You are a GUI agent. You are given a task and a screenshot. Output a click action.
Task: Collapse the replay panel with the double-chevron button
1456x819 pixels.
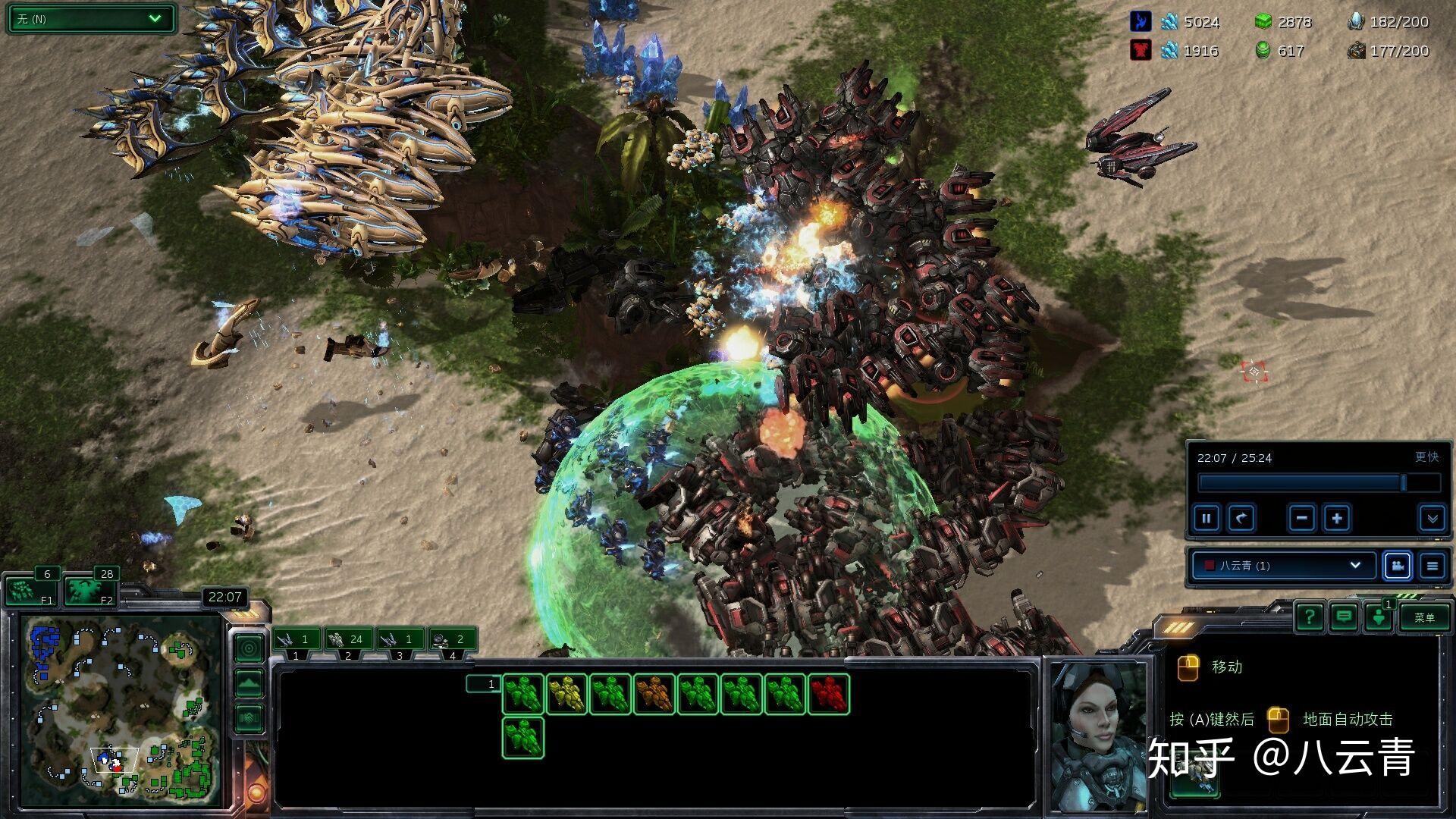[x=1432, y=519]
